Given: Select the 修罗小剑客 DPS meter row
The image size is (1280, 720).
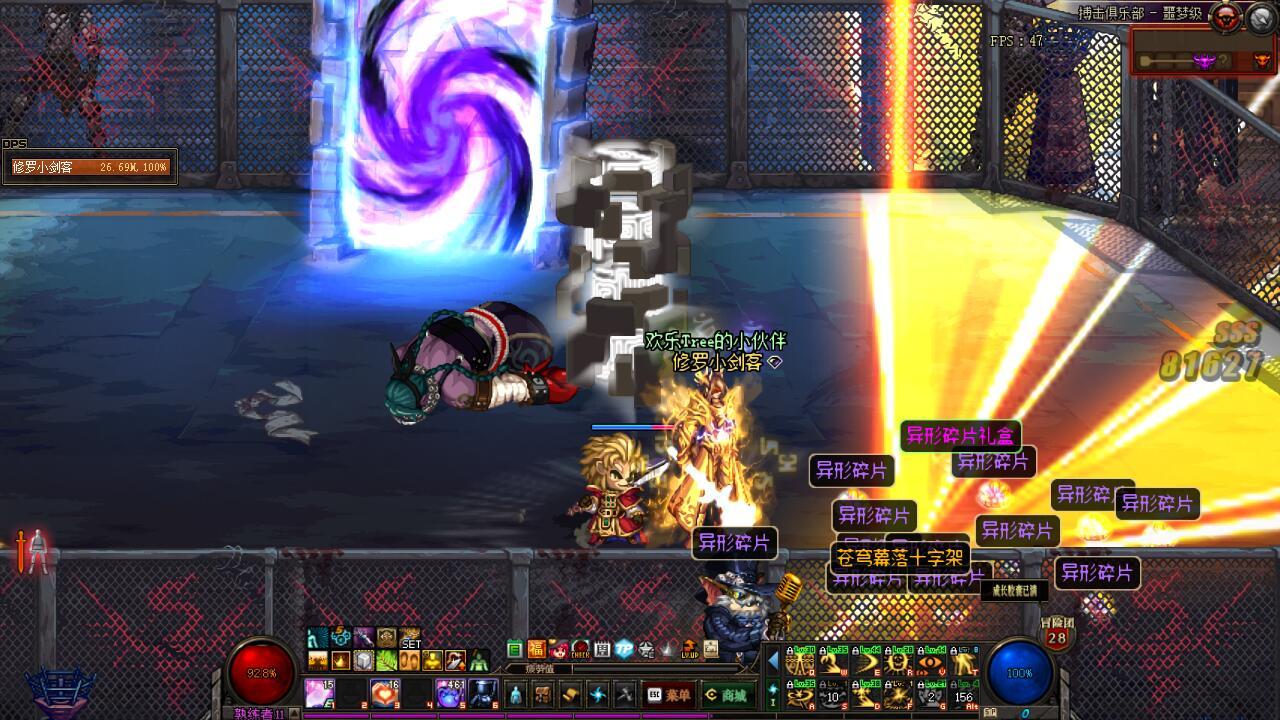Looking at the screenshot, I should coord(90,167).
